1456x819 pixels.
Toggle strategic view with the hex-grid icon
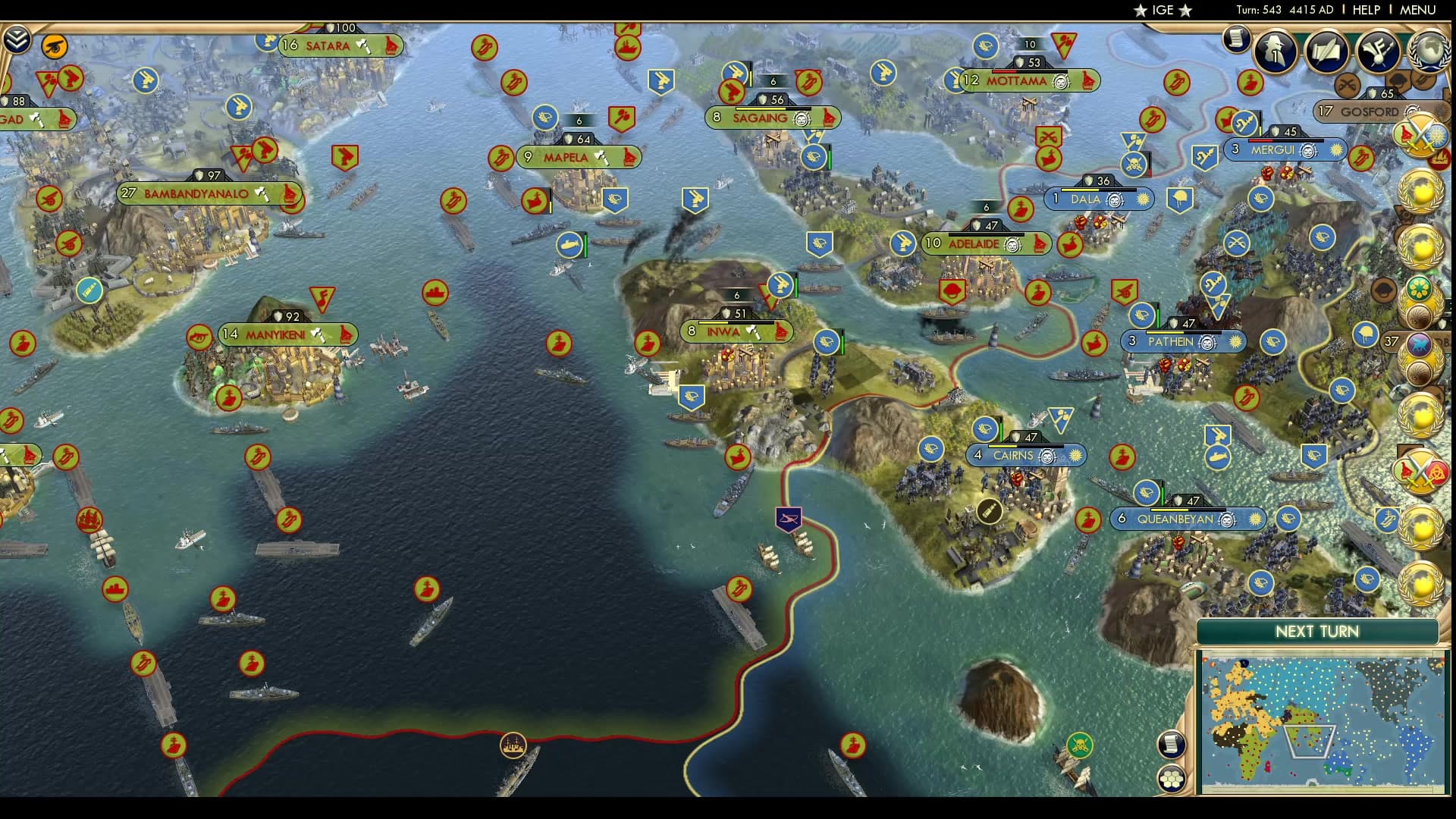[1172, 779]
